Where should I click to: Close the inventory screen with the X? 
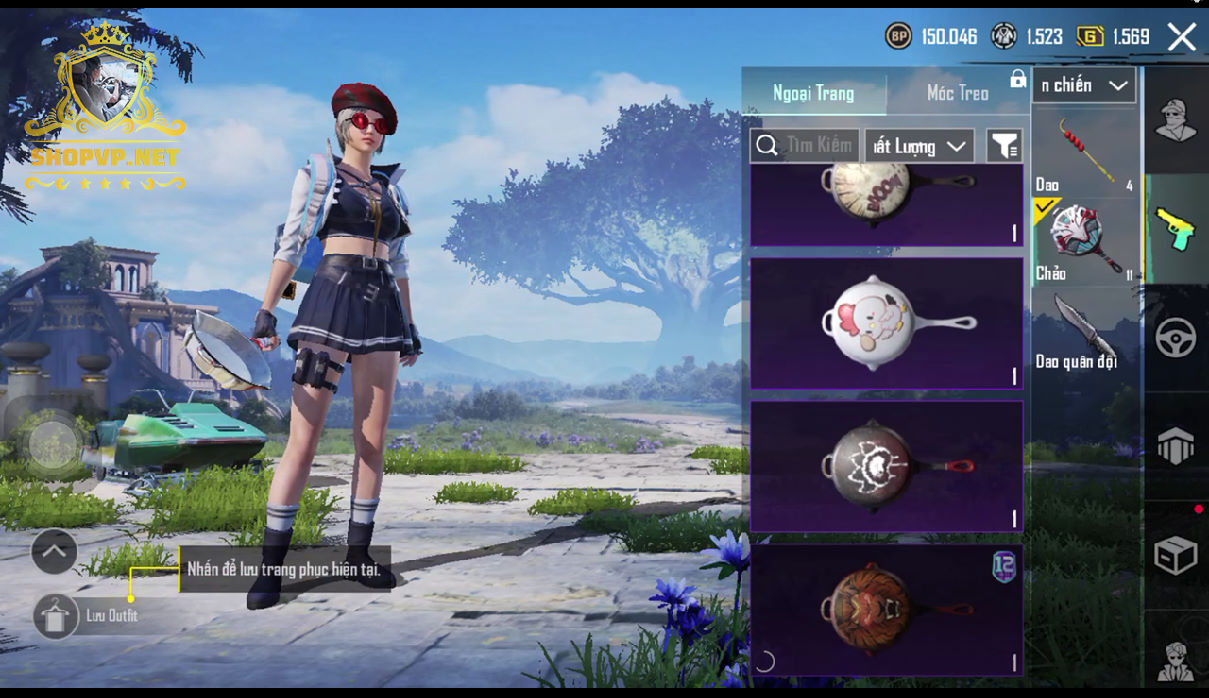pyautogui.click(x=1182, y=37)
